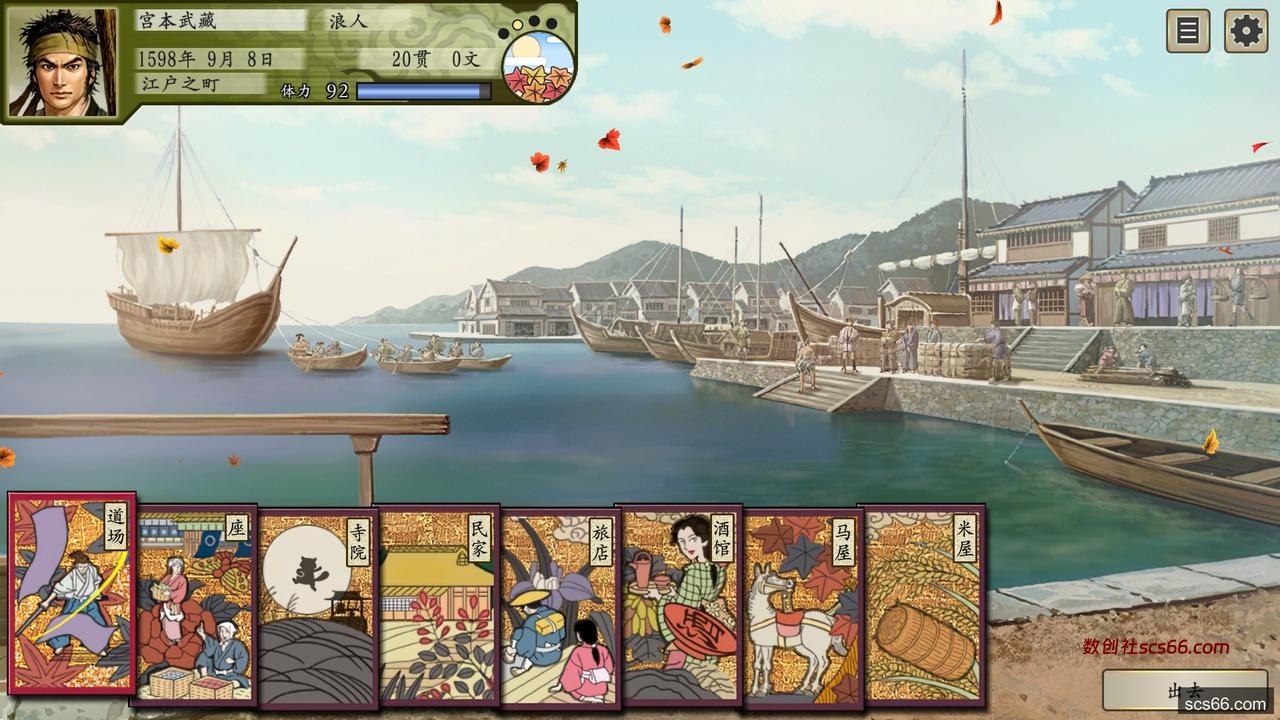Screen dimensions: 1280x720
Task: Open the gear settings button
Action: [1246, 31]
